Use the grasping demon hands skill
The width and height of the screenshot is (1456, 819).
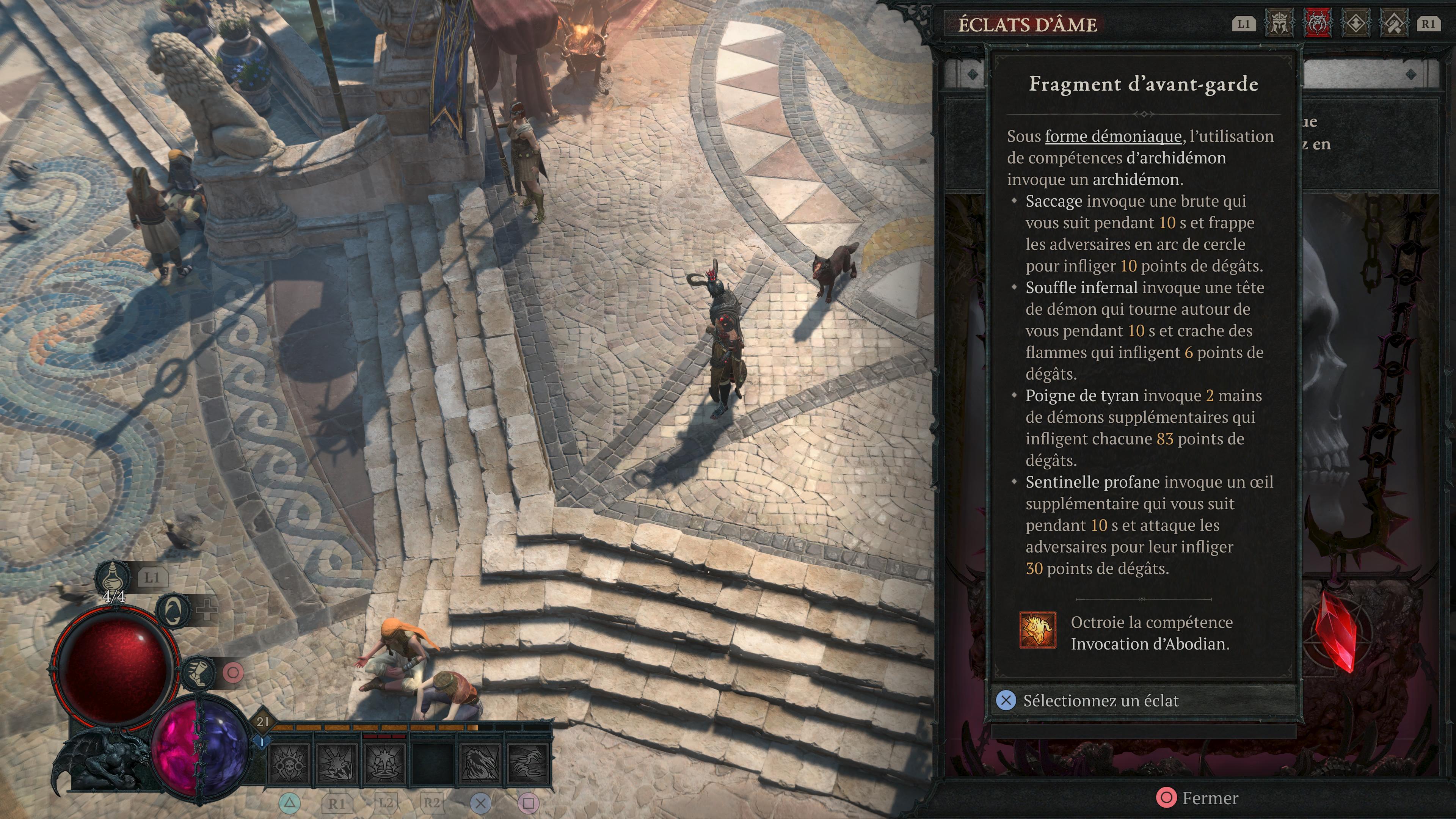(x=528, y=764)
